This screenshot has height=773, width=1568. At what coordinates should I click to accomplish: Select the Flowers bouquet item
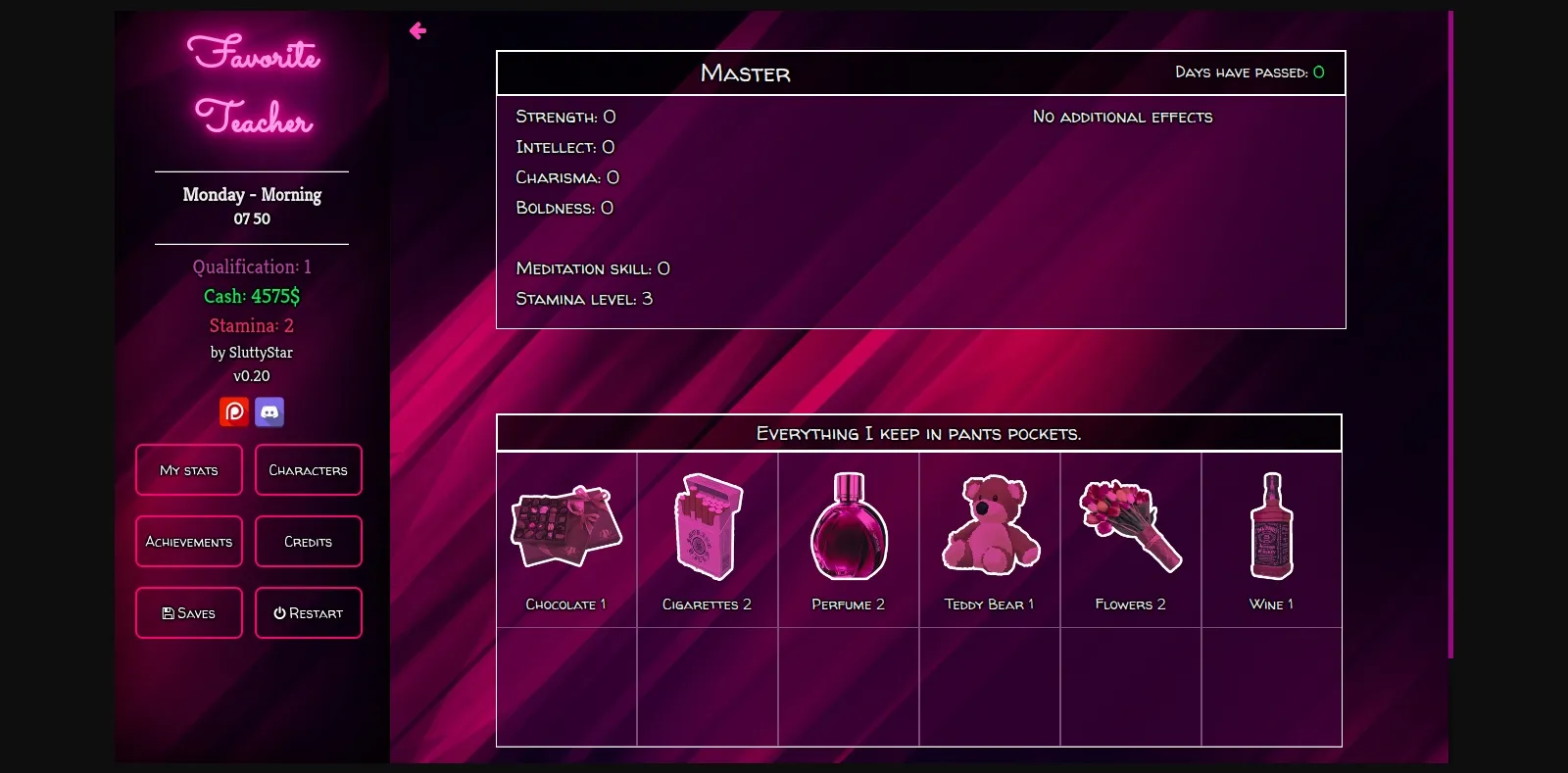(x=1130, y=527)
